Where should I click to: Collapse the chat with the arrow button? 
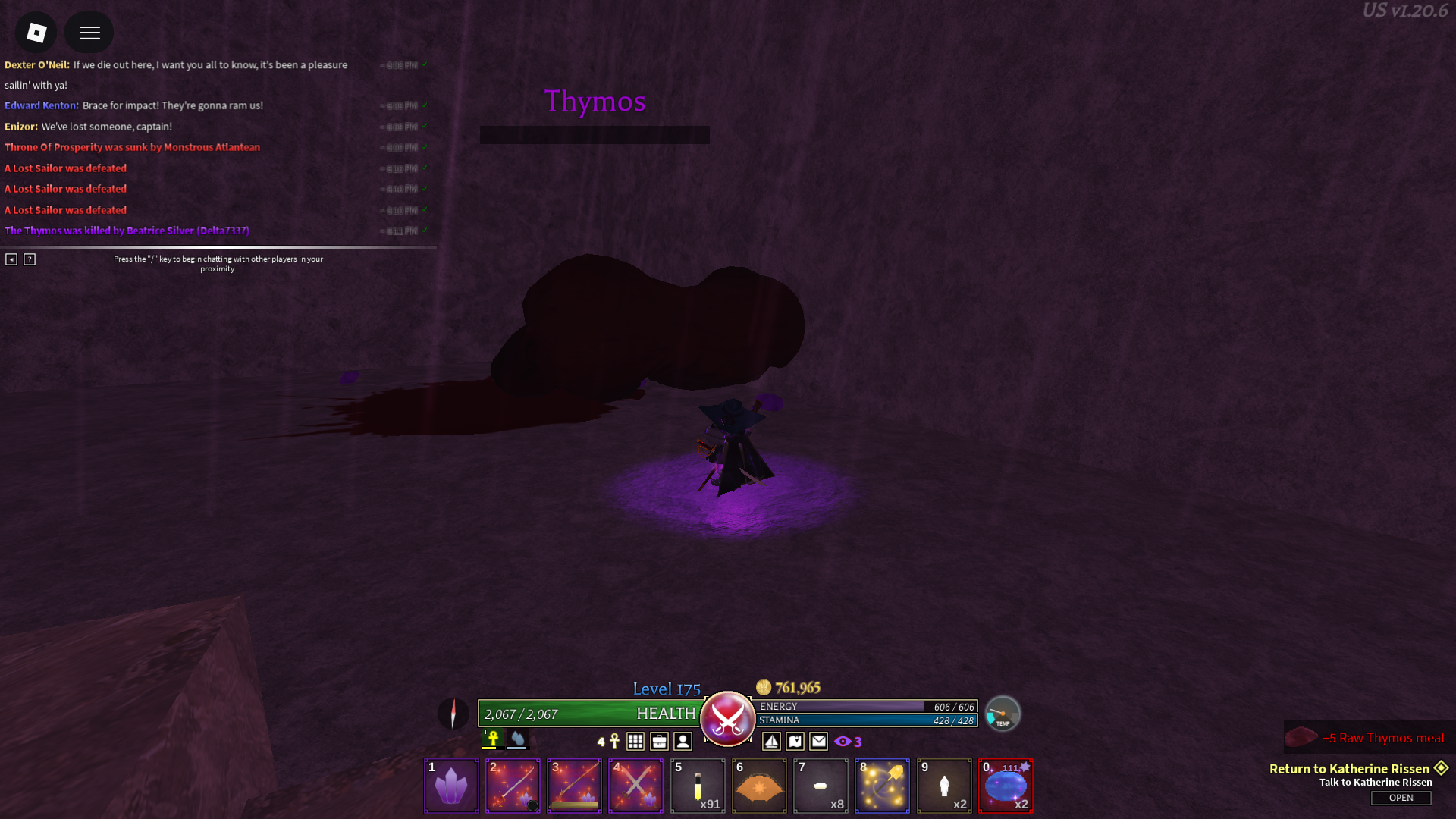click(11, 259)
